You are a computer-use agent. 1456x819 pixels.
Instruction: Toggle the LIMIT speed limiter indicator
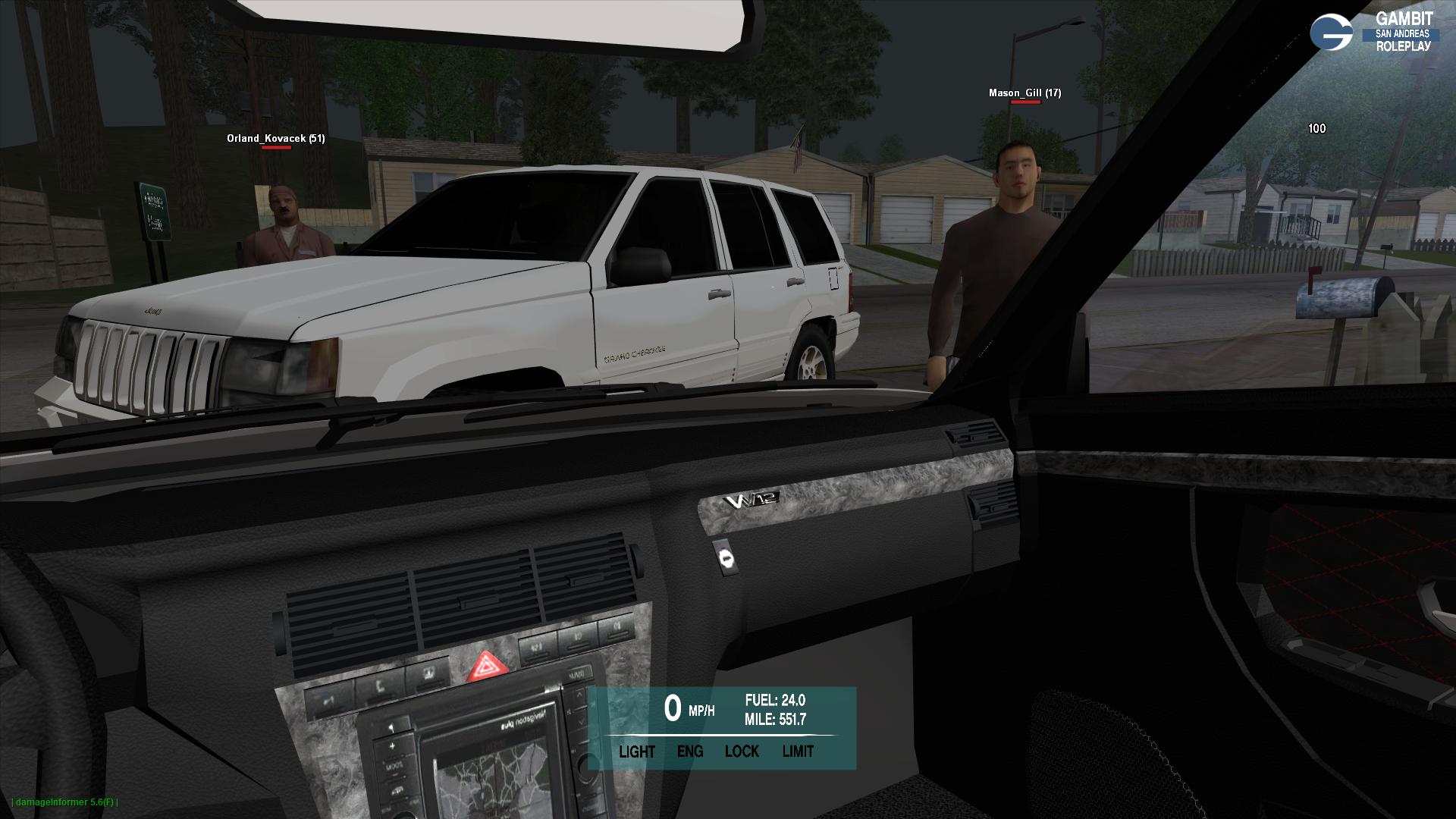(798, 752)
